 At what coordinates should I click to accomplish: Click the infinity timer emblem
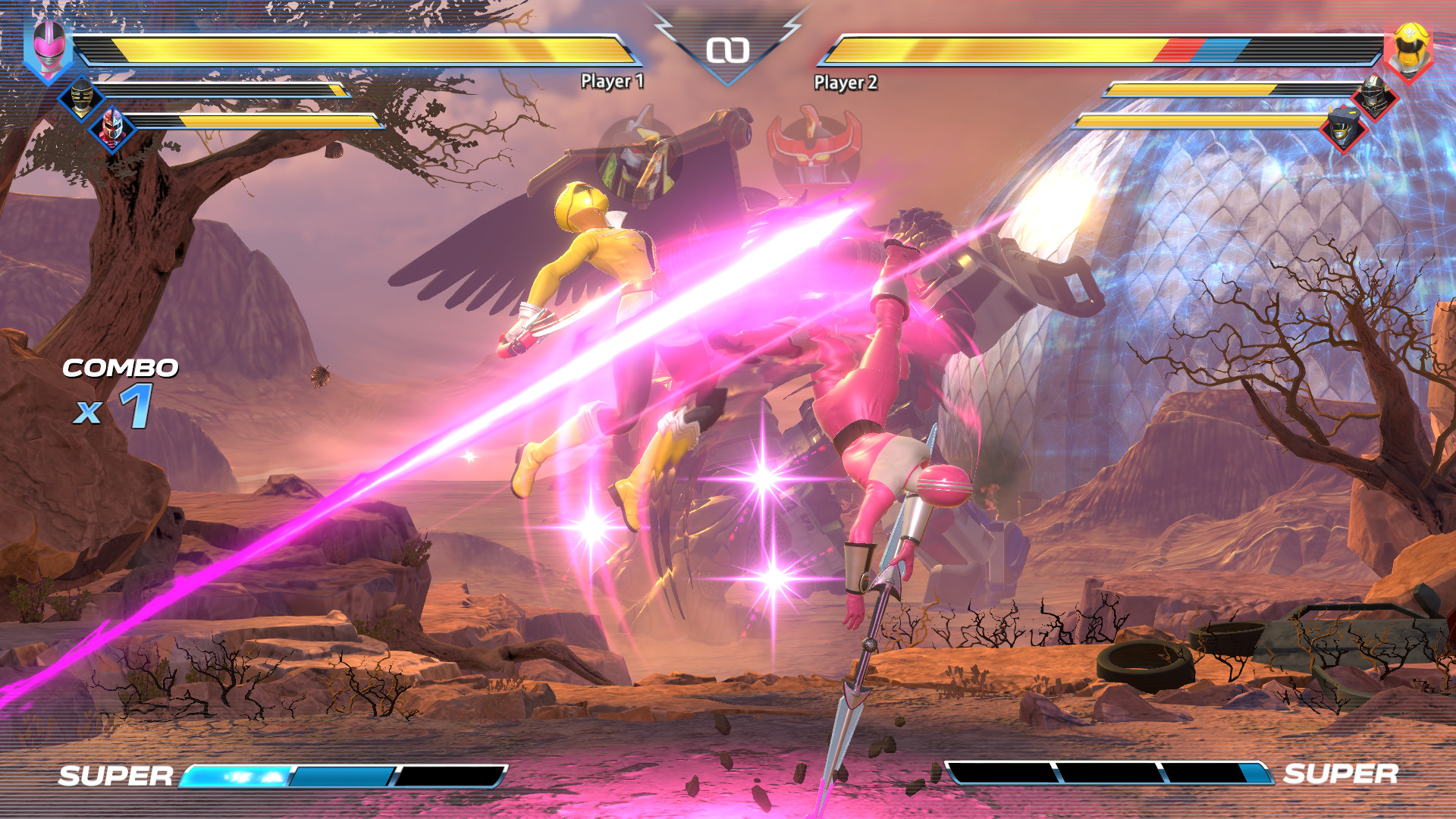(x=728, y=49)
